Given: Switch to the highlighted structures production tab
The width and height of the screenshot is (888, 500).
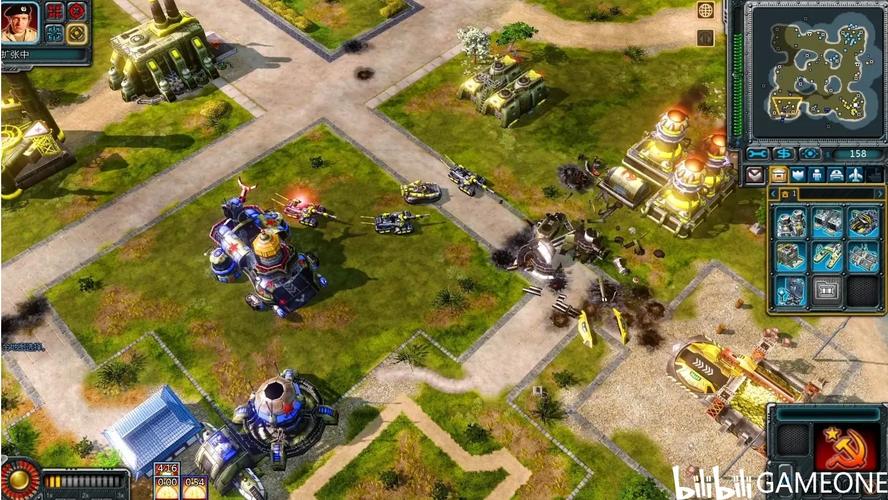Looking at the screenshot, I should pyautogui.click(x=779, y=175).
